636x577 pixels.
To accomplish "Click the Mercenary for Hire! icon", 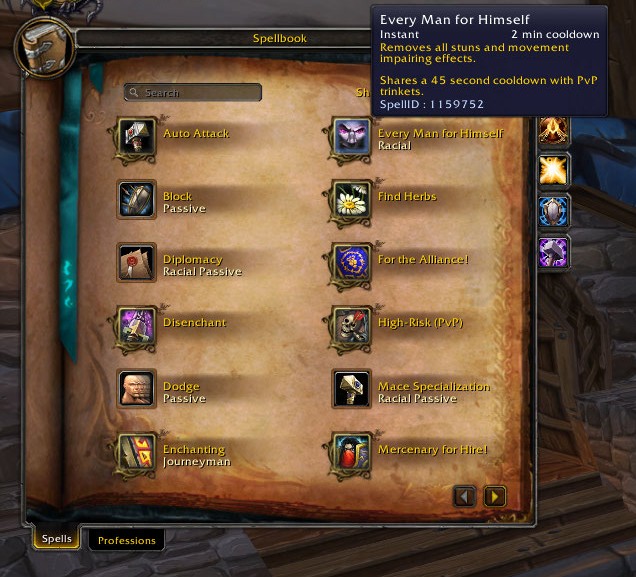I will point(351,453).
